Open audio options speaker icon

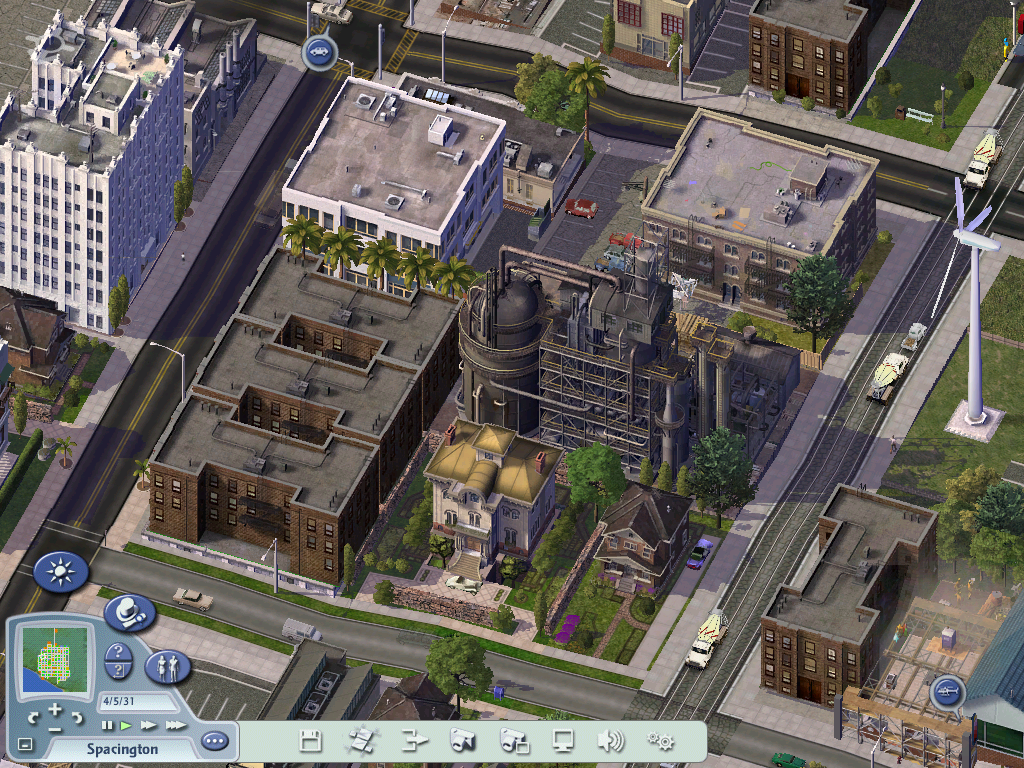(610, 741)
